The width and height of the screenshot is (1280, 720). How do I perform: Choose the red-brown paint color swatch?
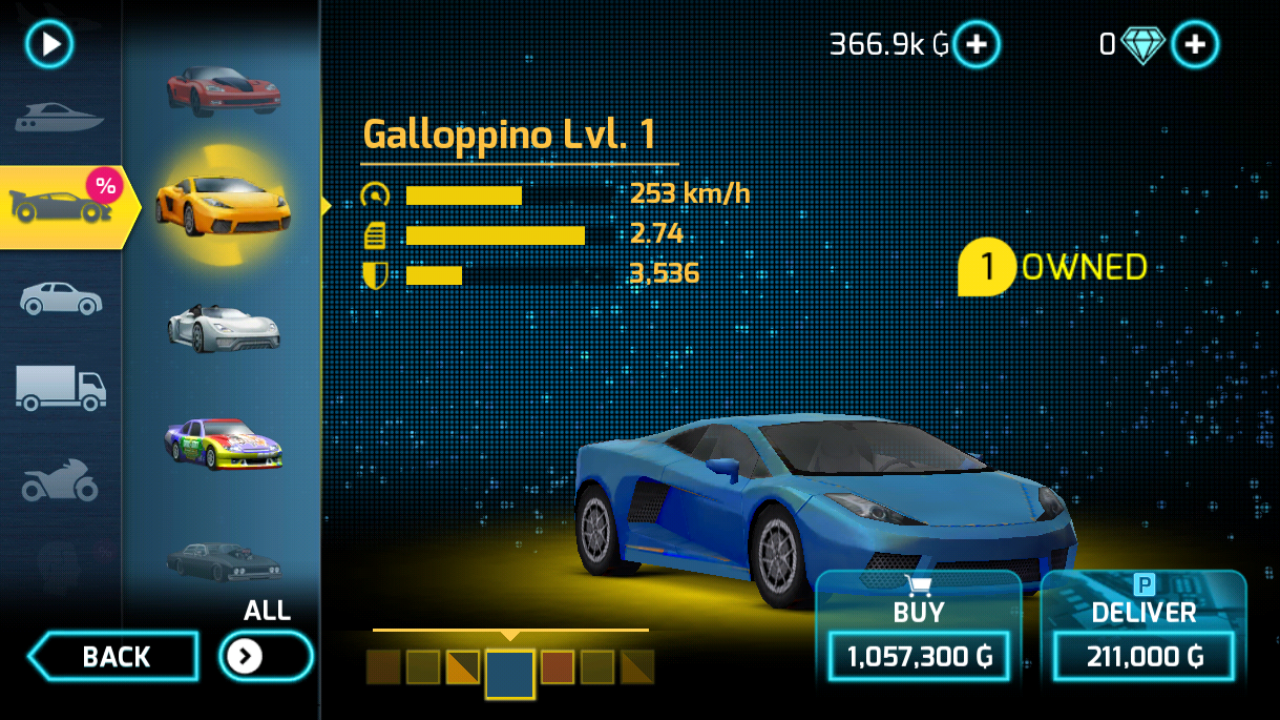[557, 667]
